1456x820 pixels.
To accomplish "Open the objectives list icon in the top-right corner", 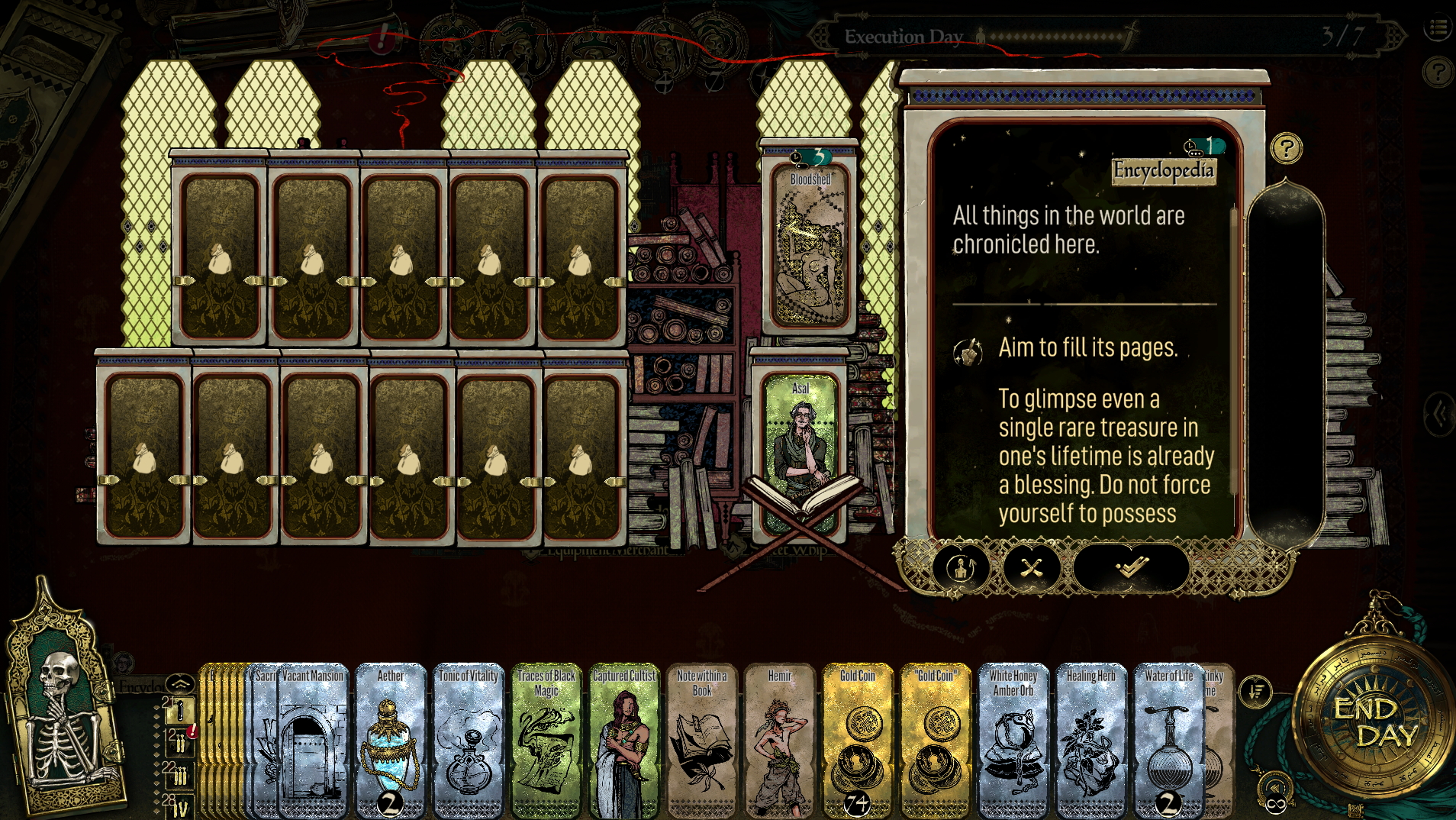I will coord(1438,28).
